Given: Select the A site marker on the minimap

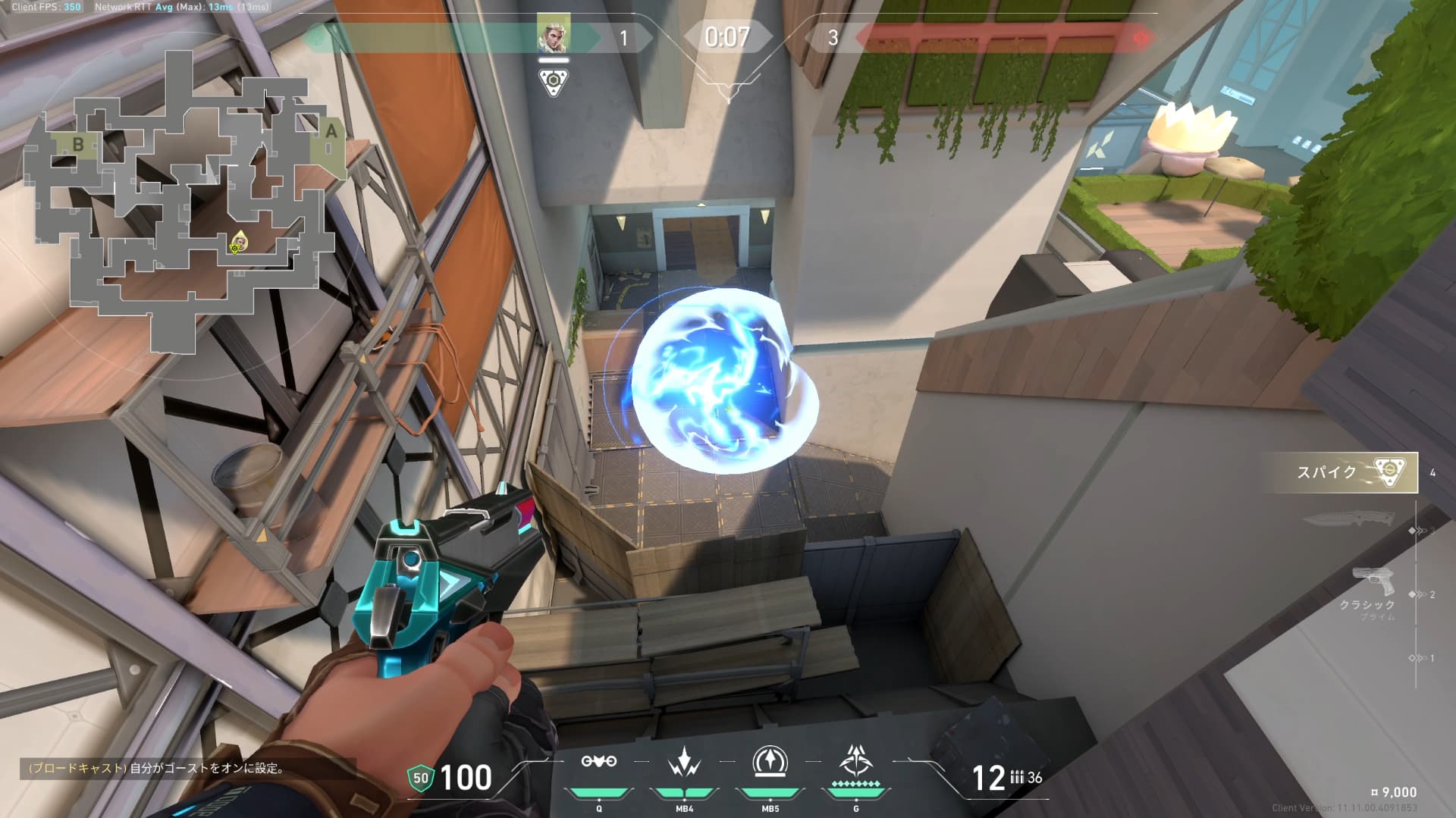Looking at the screenshot, I should tap(331, 132).
